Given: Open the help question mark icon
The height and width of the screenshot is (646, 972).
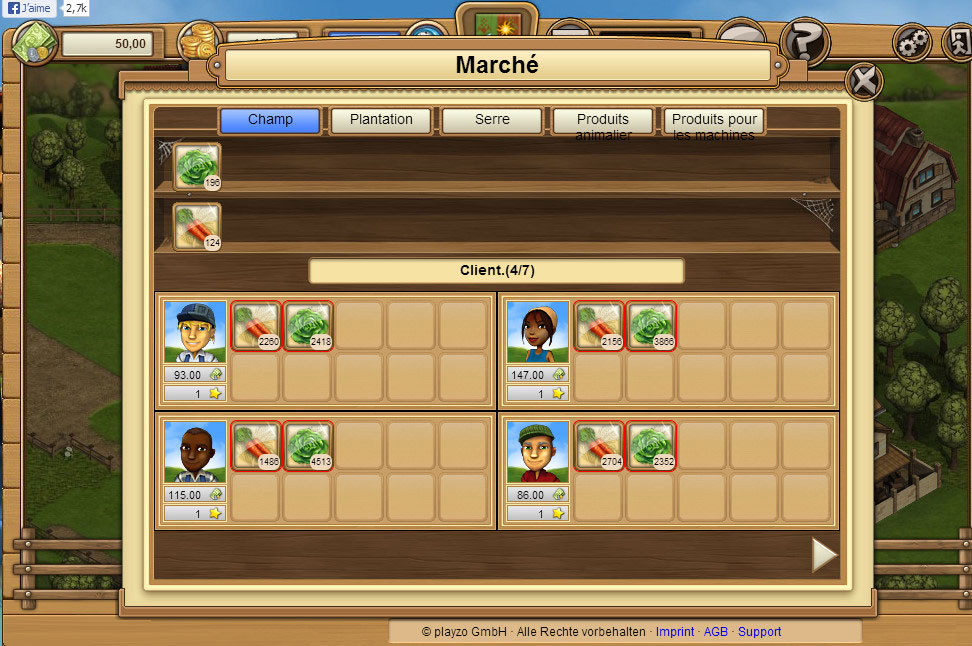Looking at the screenshot, I should (x=804, y=42).
